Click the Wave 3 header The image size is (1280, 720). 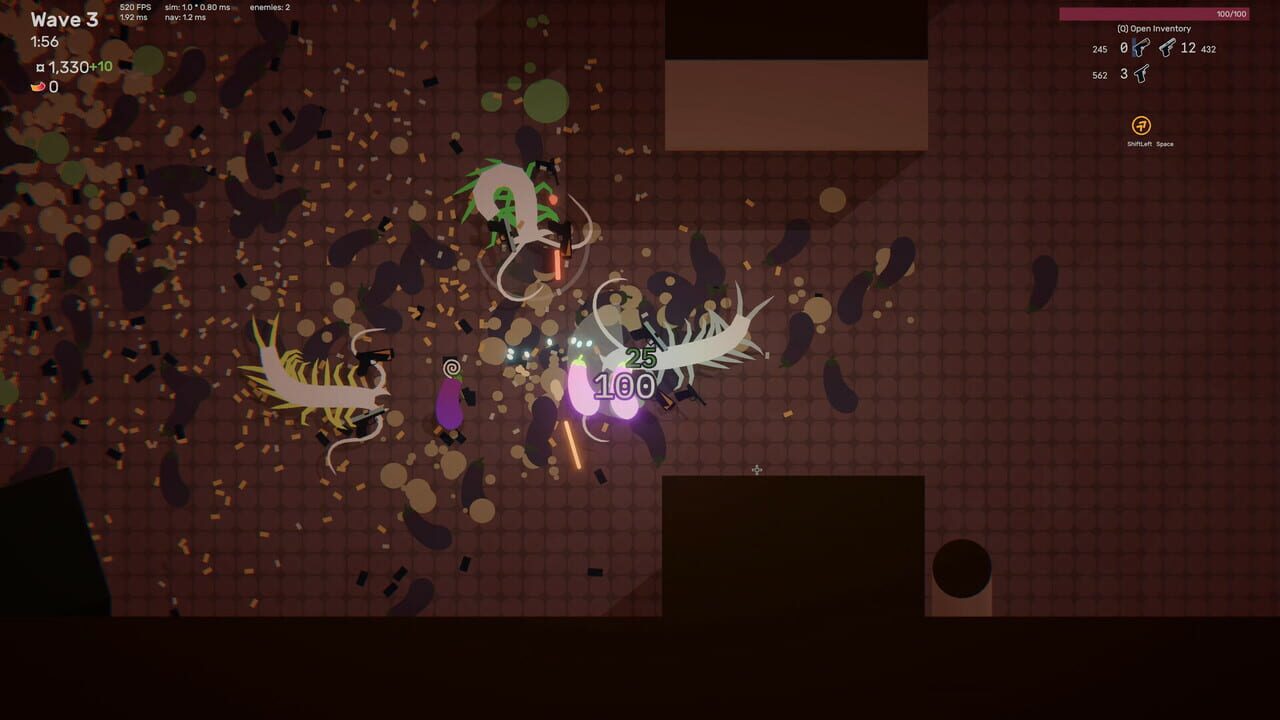click(65, 19)
